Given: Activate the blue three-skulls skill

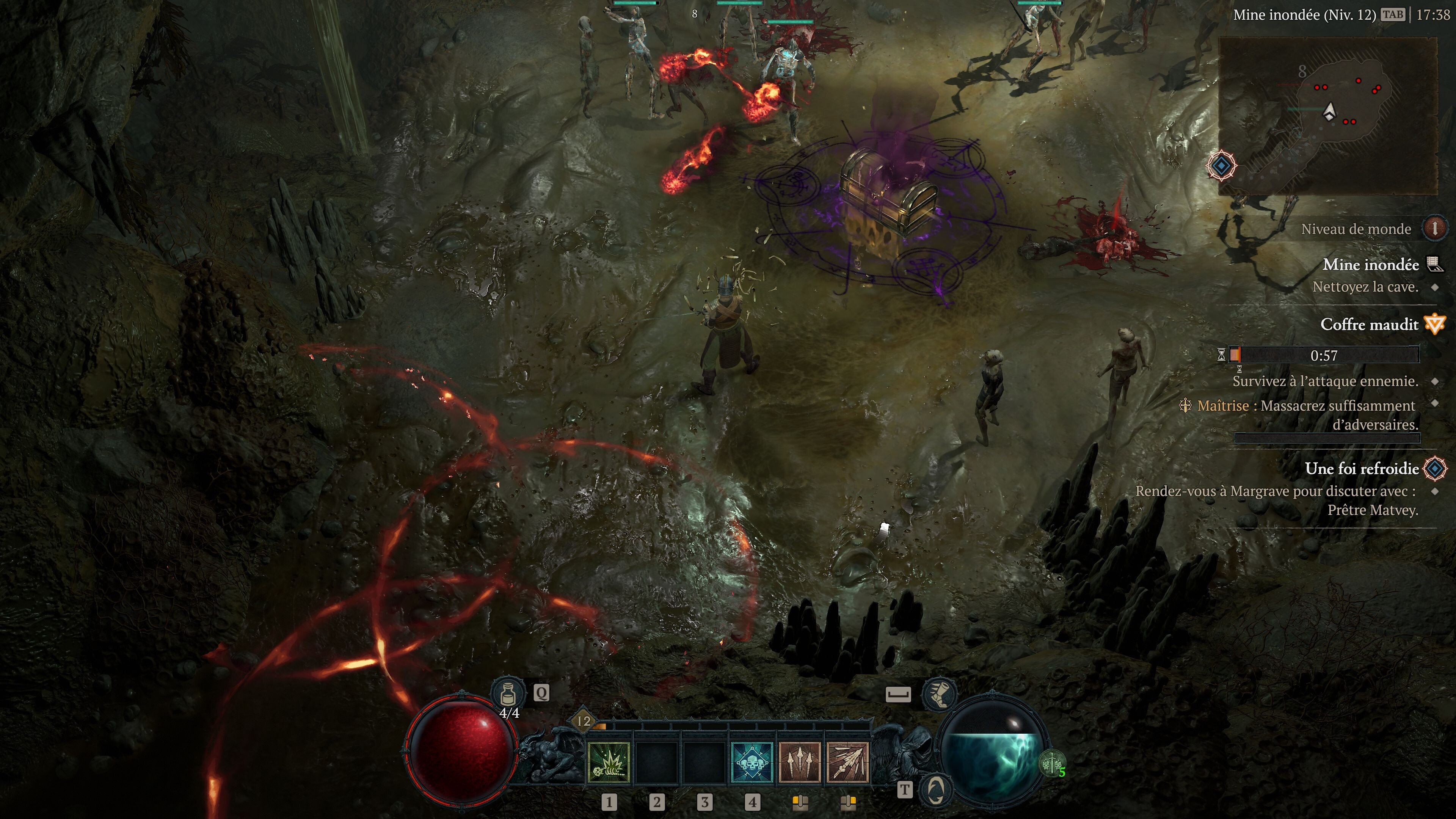Looking at the screenshot, I should tap(752, 763).
